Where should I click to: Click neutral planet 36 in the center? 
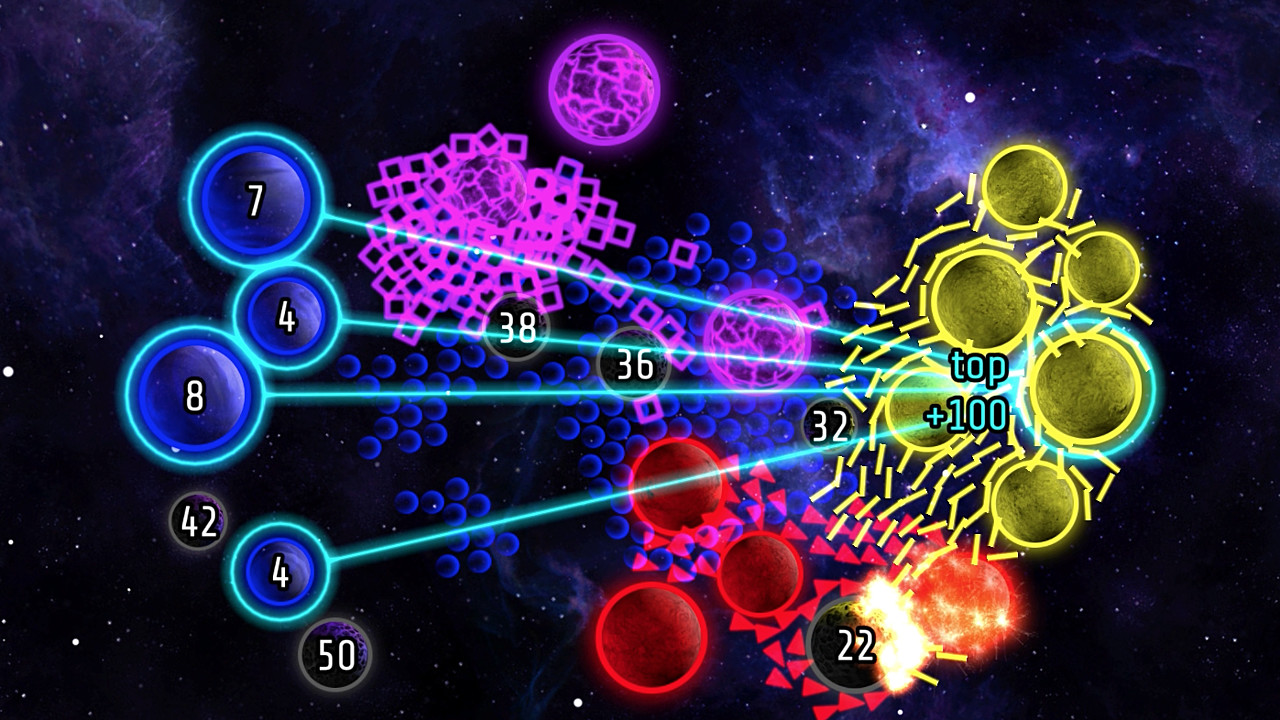(x=633, y=366)
